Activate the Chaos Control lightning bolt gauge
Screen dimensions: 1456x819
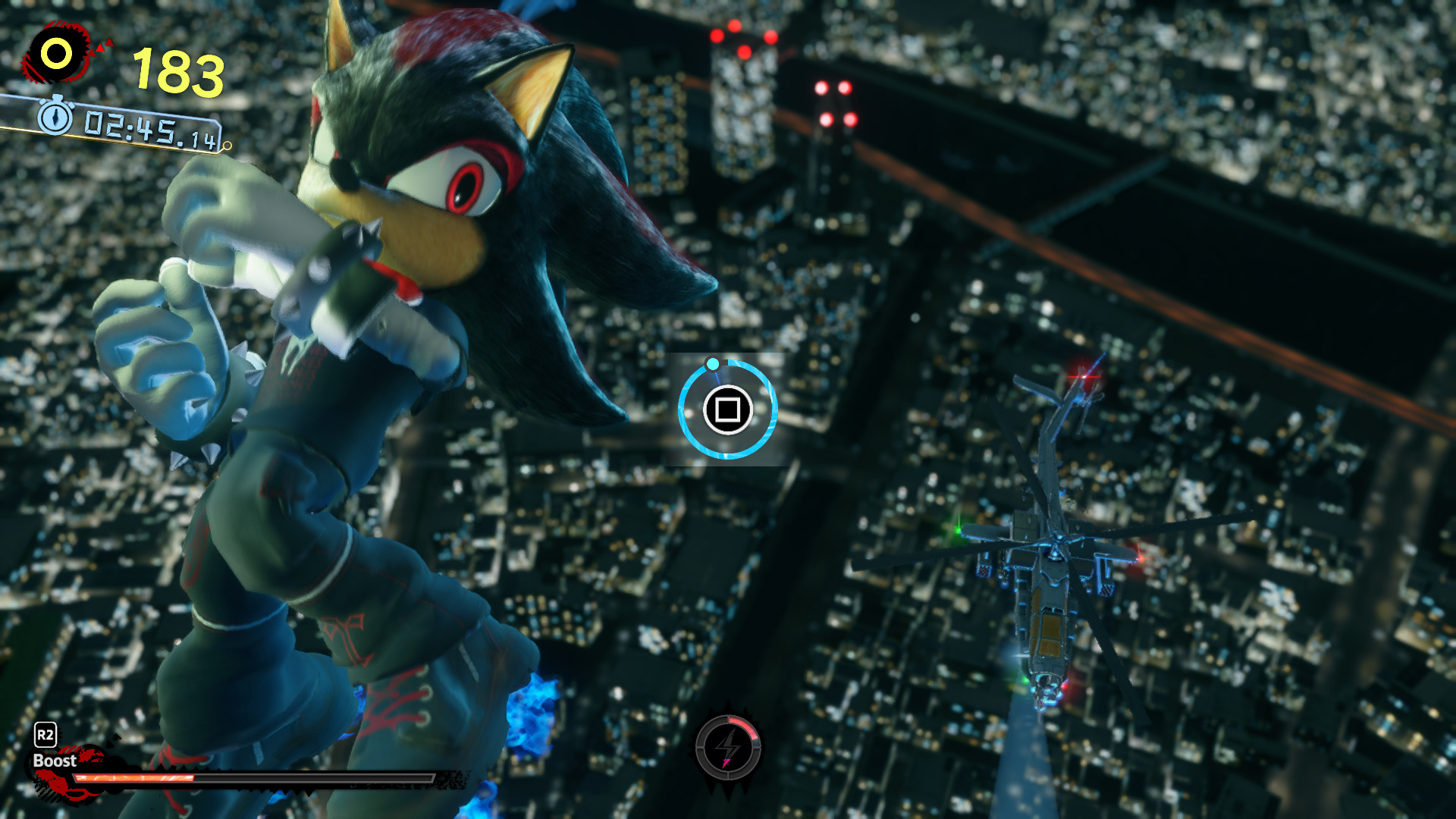click(728, 748)
